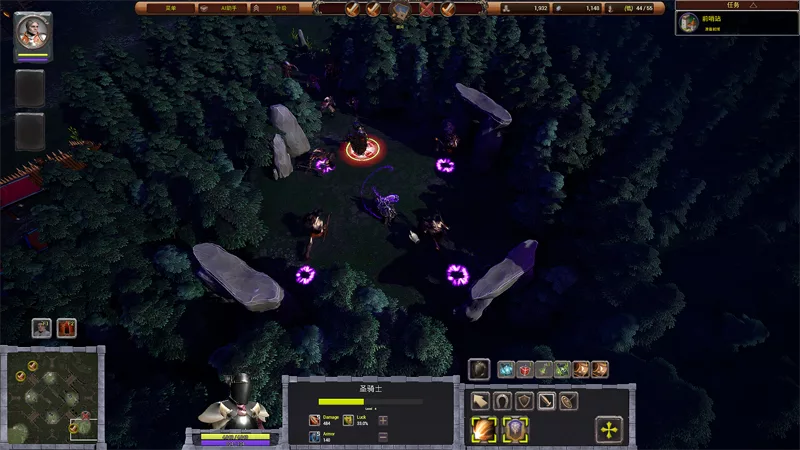Click the Damage stat icon
This screenshot has height=450, width=800.
[x=314, y=420]
